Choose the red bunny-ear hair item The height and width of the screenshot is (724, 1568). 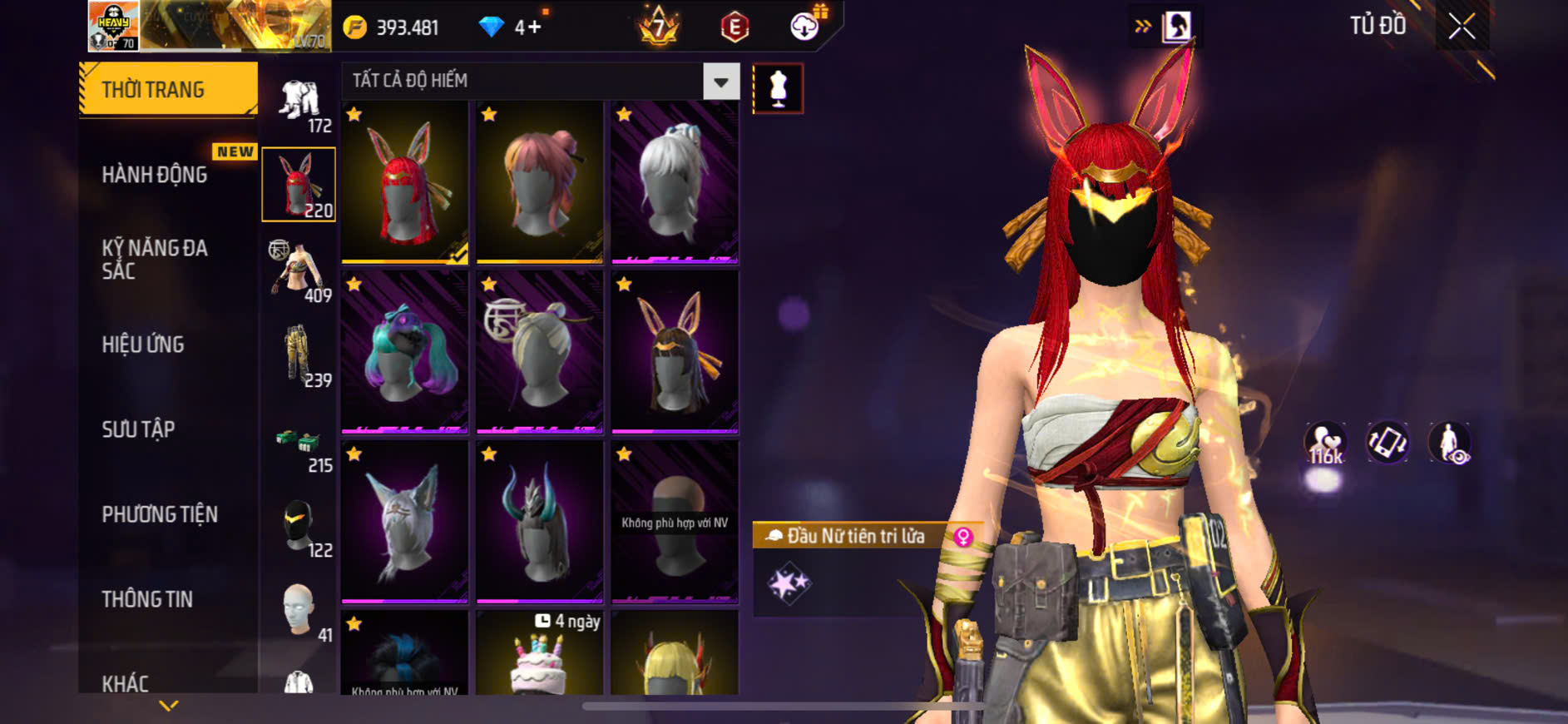pos(405,182)
